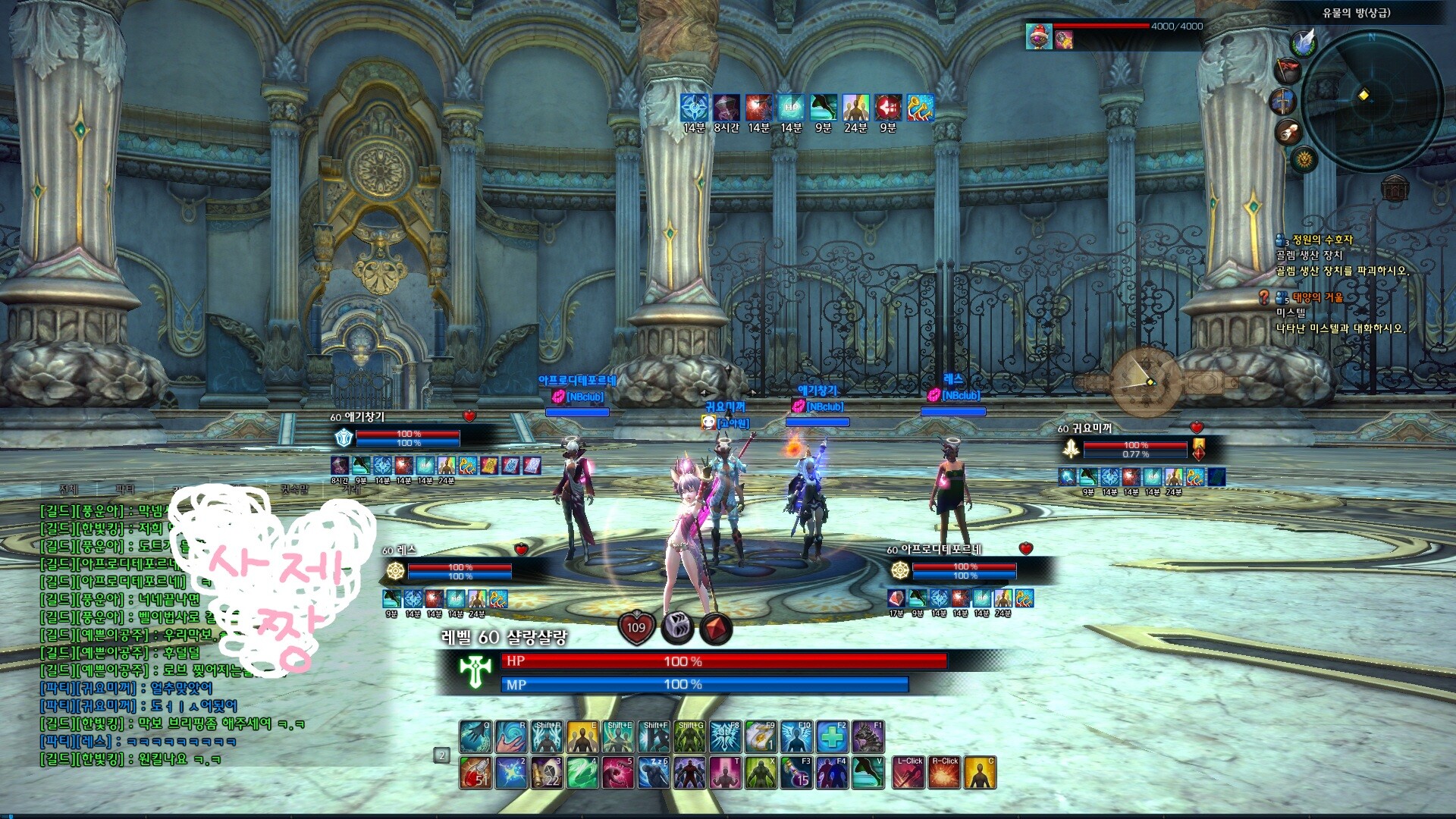This screenshot has width=1456, height=819.
Task: Click the dice icon above the HP bar
Action: pos(676,627)
